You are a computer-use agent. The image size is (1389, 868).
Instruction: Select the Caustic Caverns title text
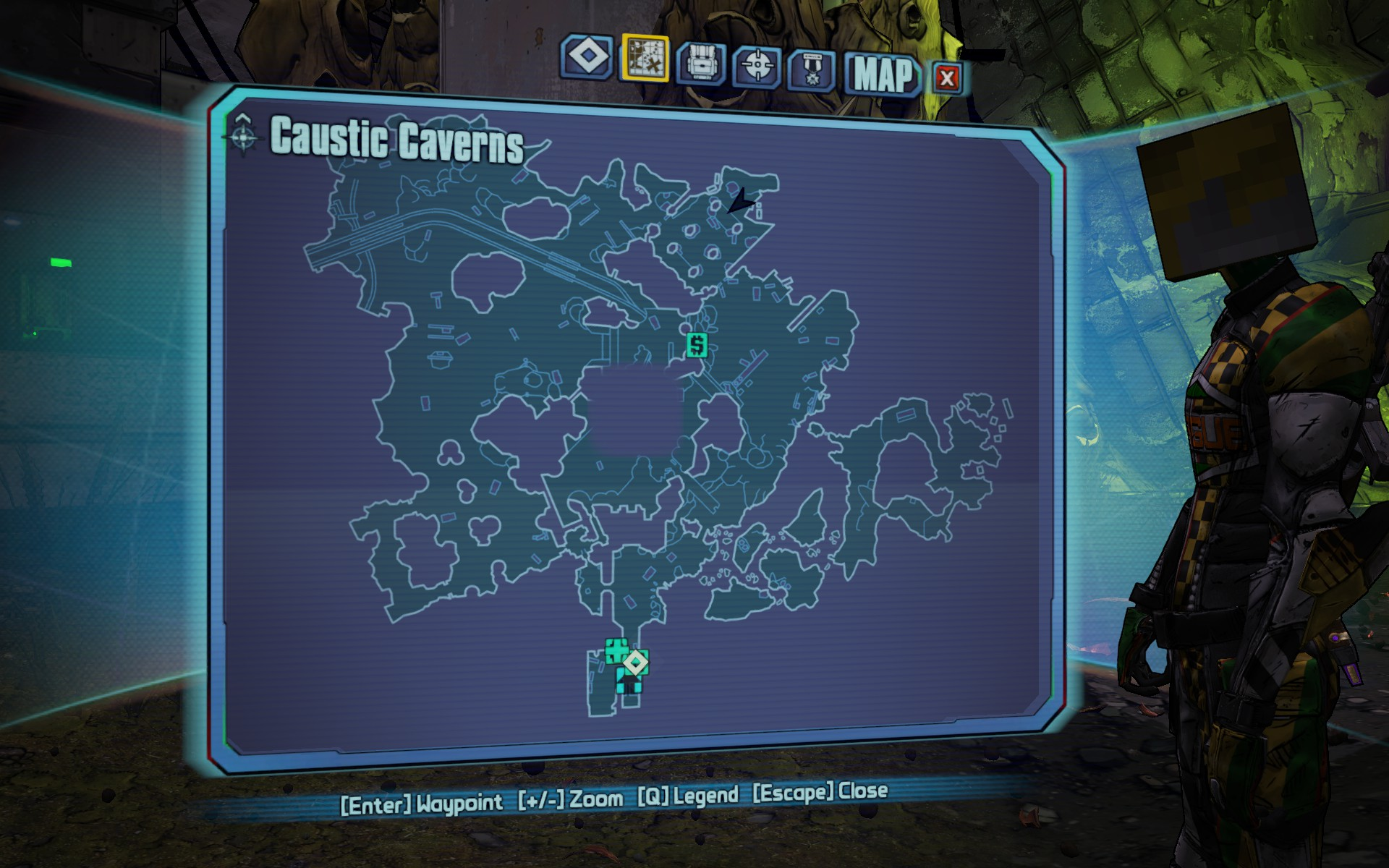click(x=396, y=143)
